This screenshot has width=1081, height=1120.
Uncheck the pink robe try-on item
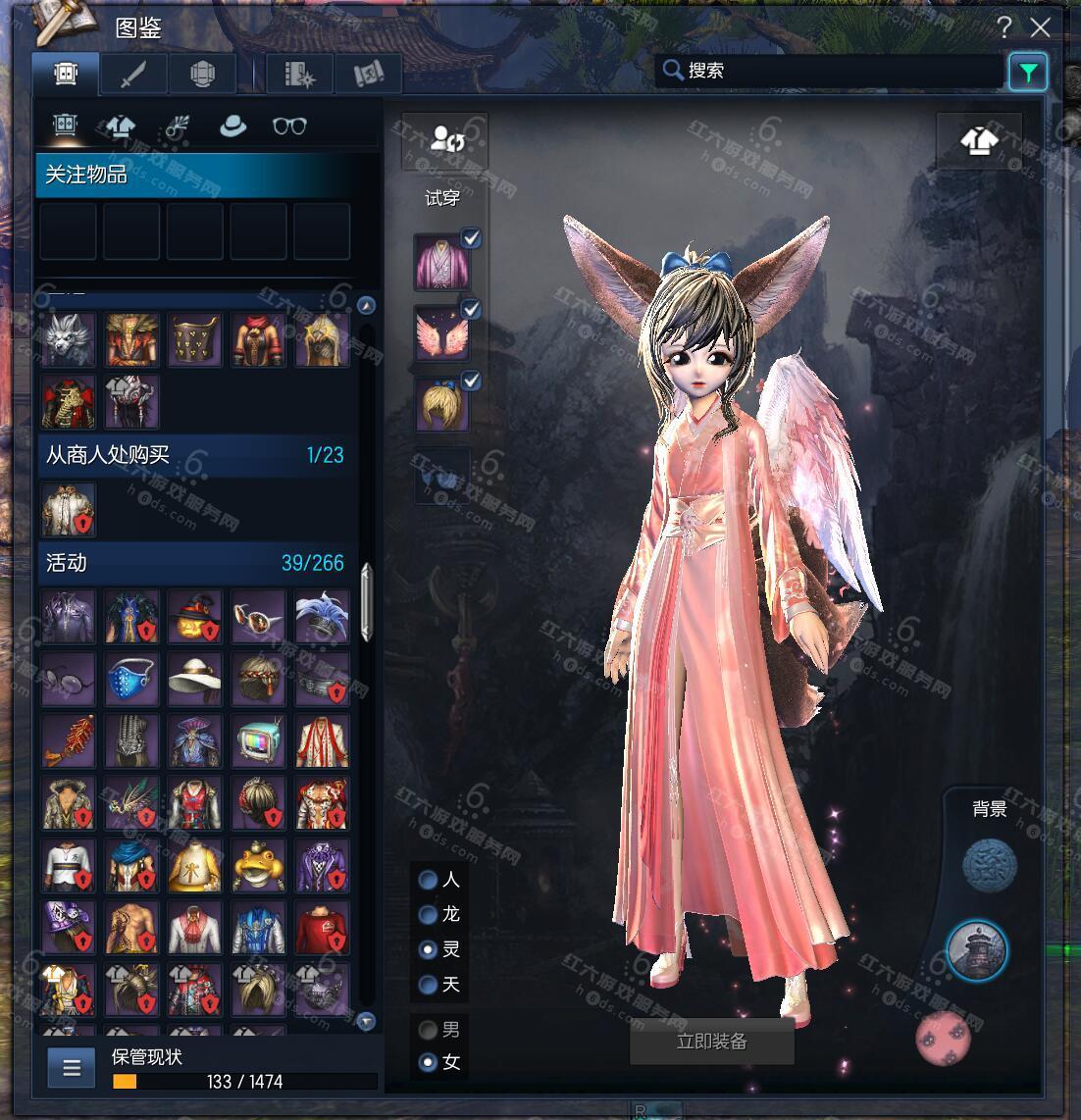pyautogui.click(x=471, y=238)
